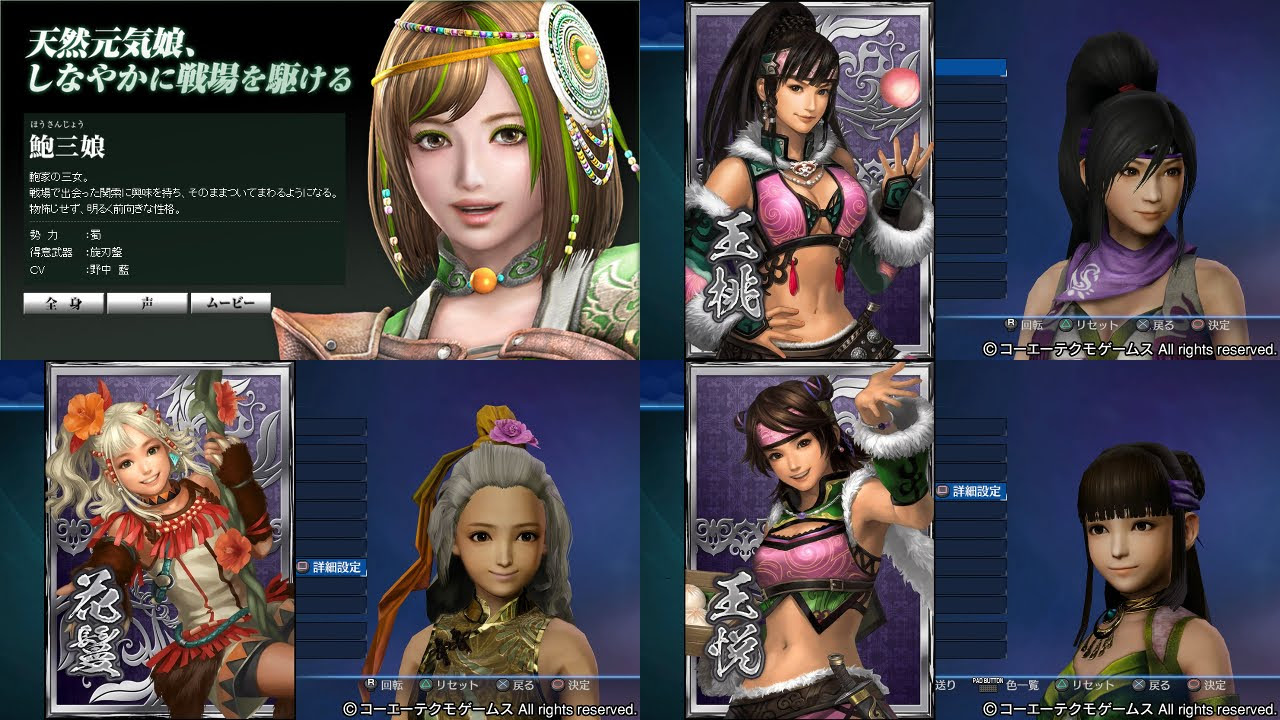Screen dimensions: 1280x720
Task: Open 詳細設定 beside the 王悦 card
Action: (970, 492)
